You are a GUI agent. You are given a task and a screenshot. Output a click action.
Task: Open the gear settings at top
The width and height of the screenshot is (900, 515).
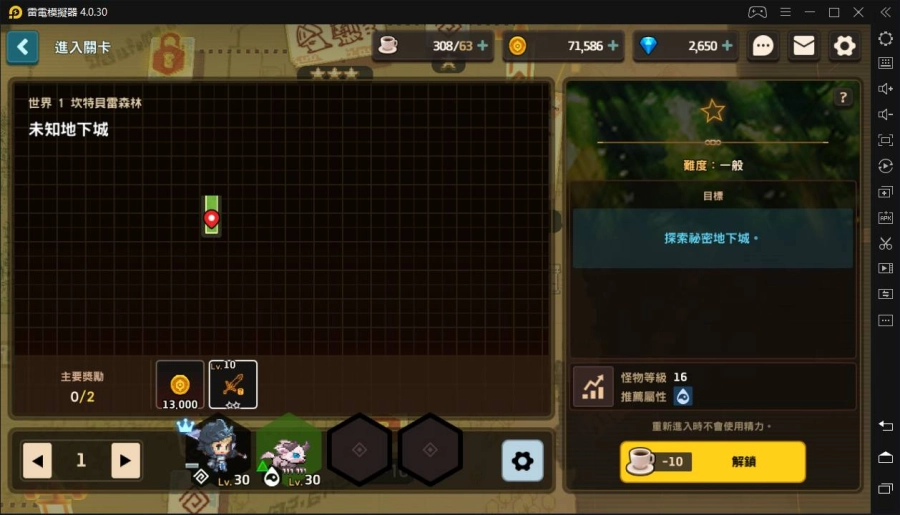[845, 46]
